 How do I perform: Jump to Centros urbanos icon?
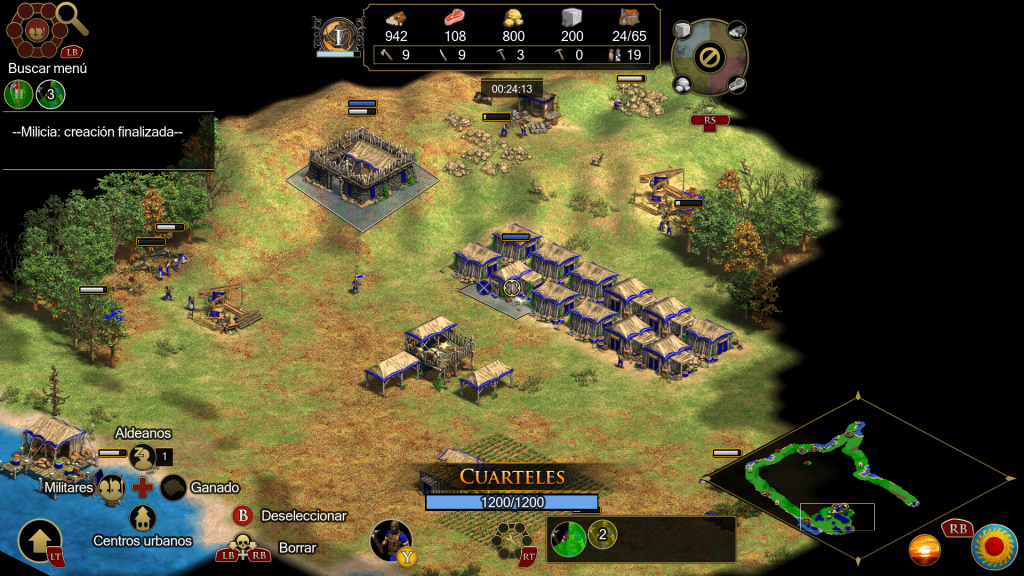pos(143,517)
